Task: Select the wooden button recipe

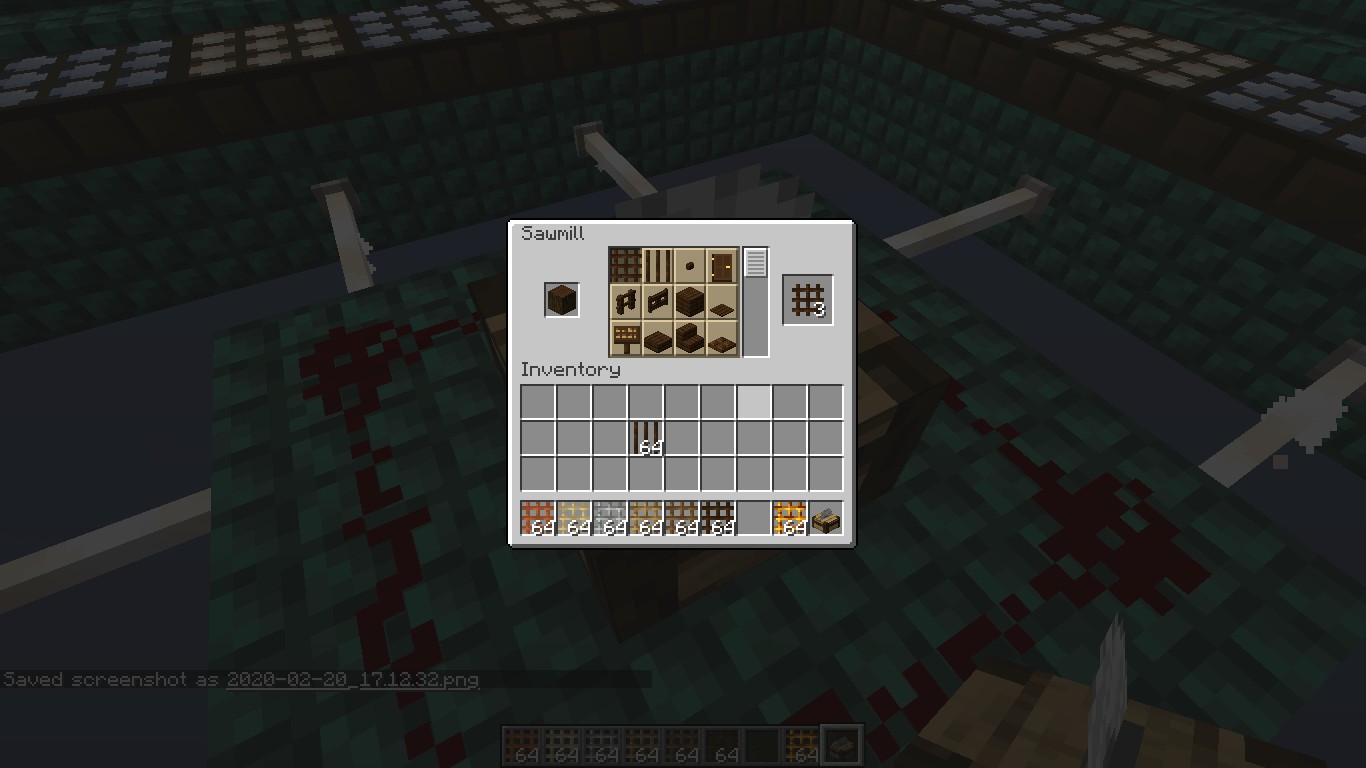Action: point(690,266)
